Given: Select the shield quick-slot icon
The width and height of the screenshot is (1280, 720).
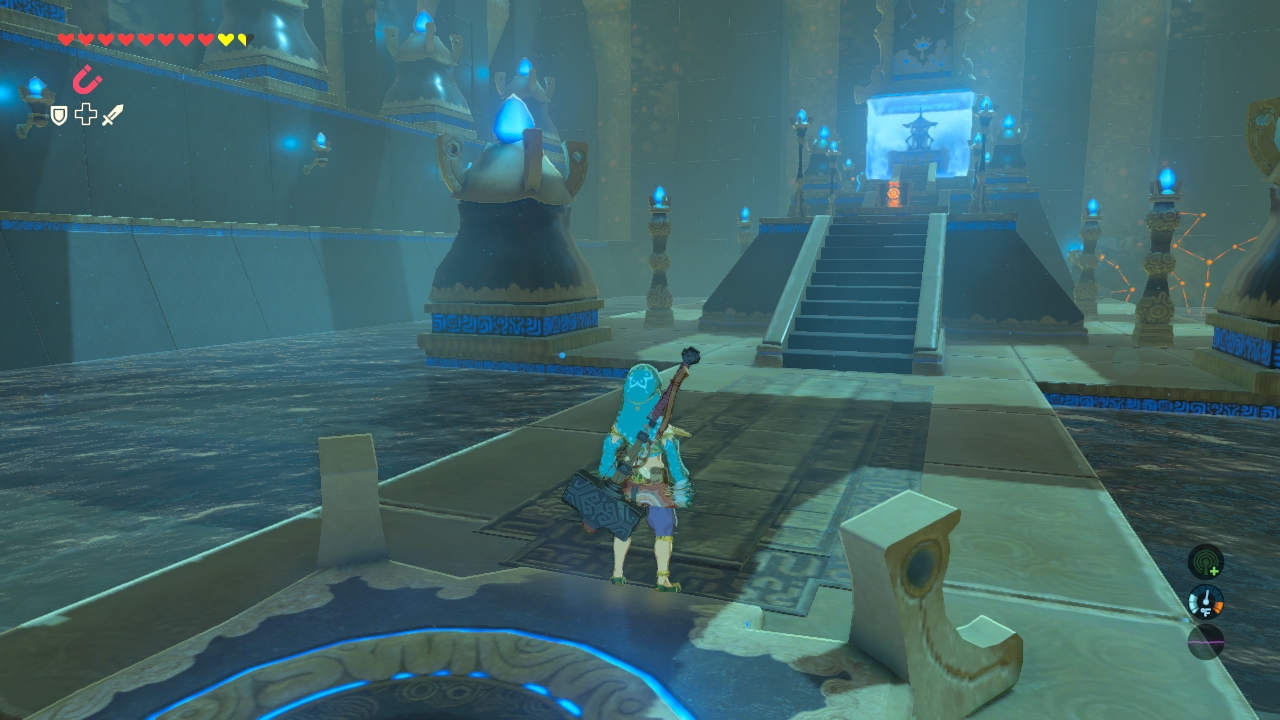Looking at the screenshot, I should click(x=59, y=116).
